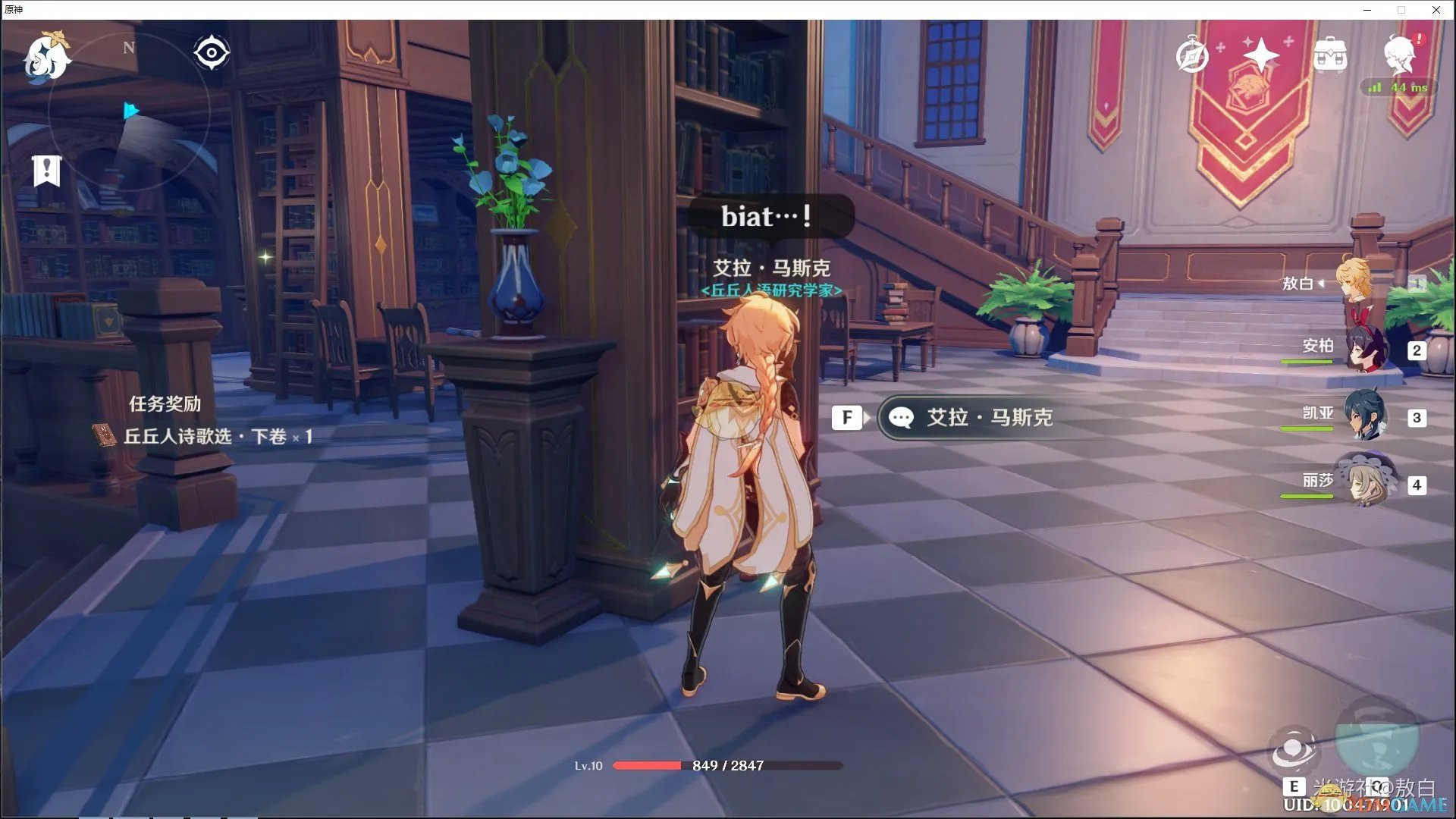
Task: Open the Paimon menu icon
Action: click(x=47, y=56)
